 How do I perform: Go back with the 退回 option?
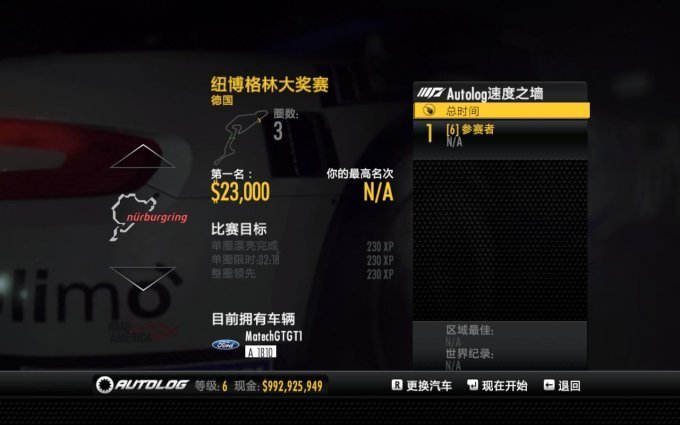coord(562,385)
